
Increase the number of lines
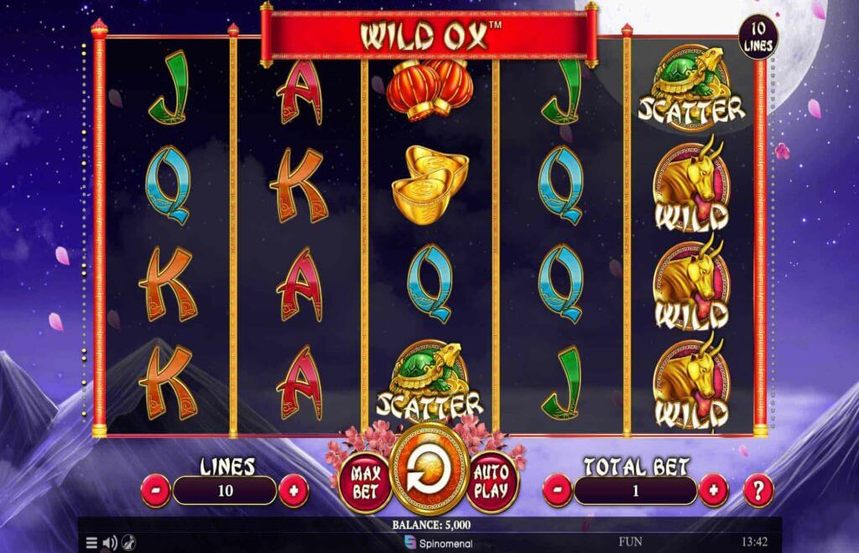293,491
